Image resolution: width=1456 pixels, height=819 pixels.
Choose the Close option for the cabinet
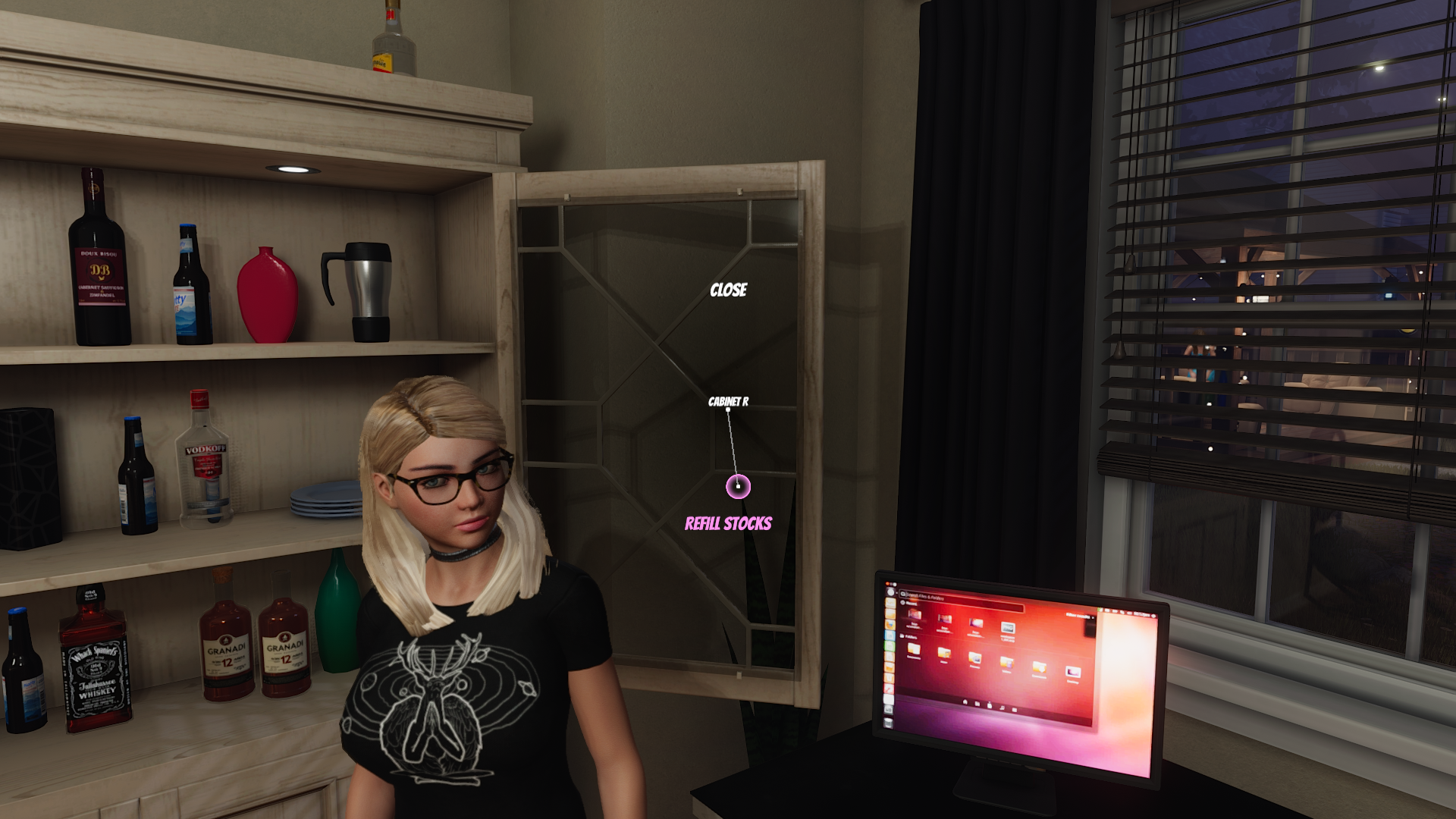pos(728,290)
